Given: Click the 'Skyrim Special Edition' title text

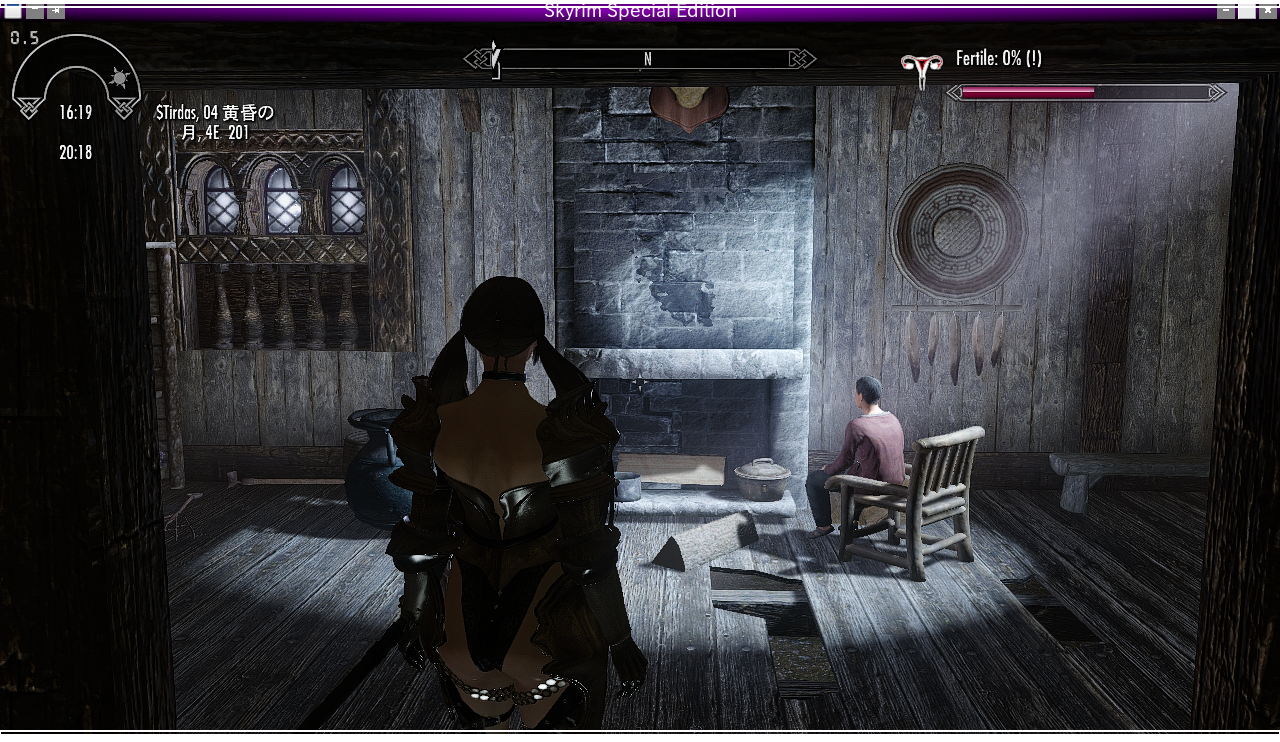Looking at the screenshot, I should 639,10.
